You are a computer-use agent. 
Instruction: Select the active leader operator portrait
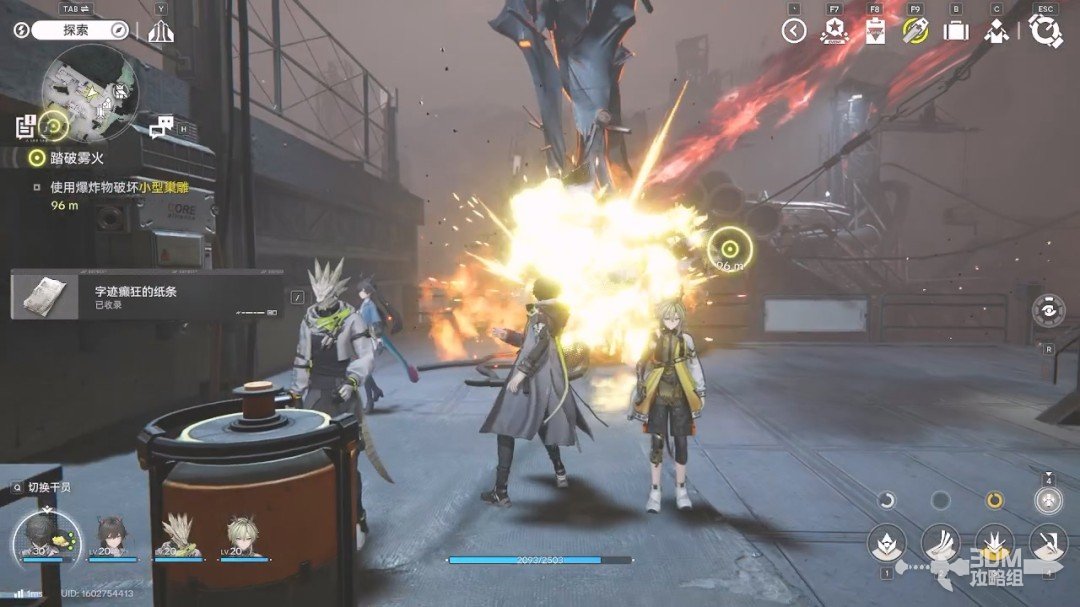pos(45,536)
